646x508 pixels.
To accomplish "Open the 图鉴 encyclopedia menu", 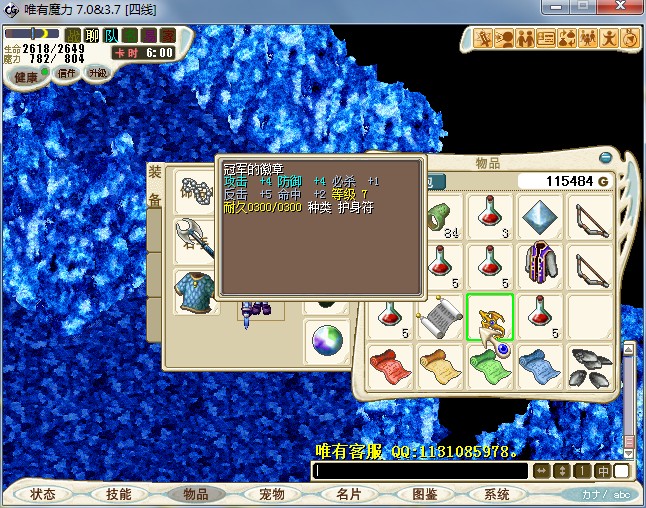I will pos(425,494).
